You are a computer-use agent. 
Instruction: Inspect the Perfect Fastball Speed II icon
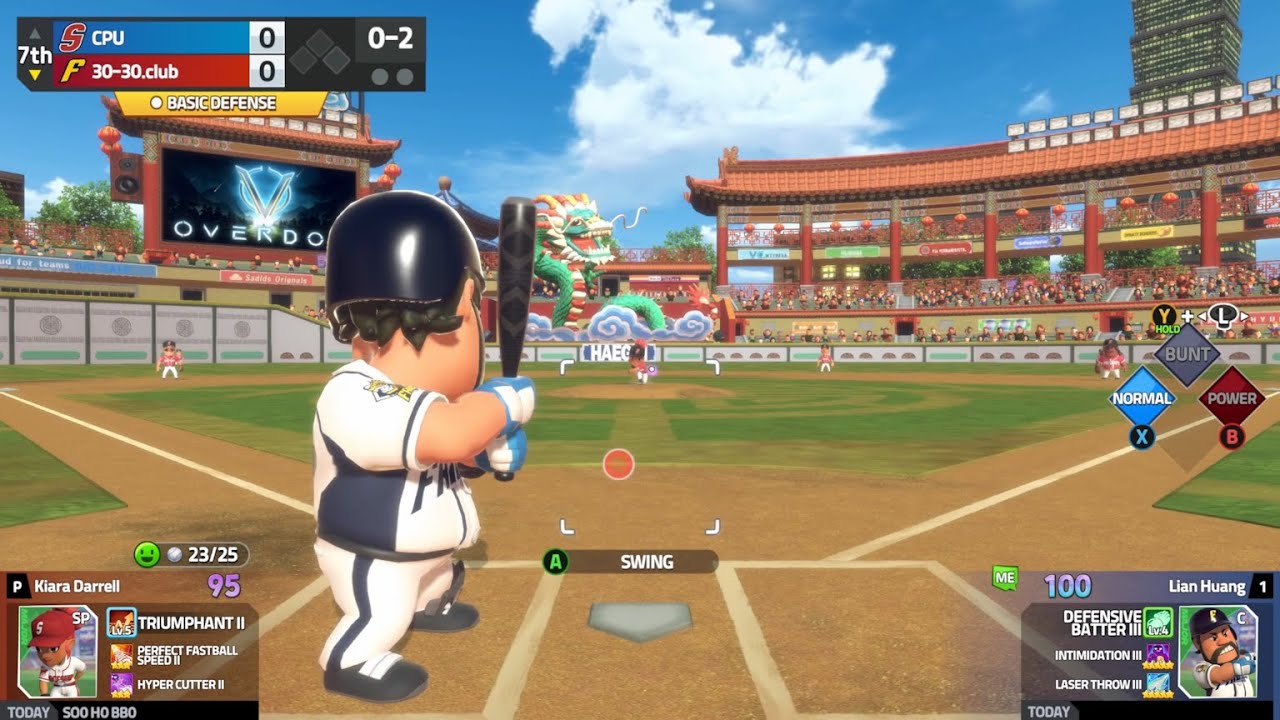(121, 656)
